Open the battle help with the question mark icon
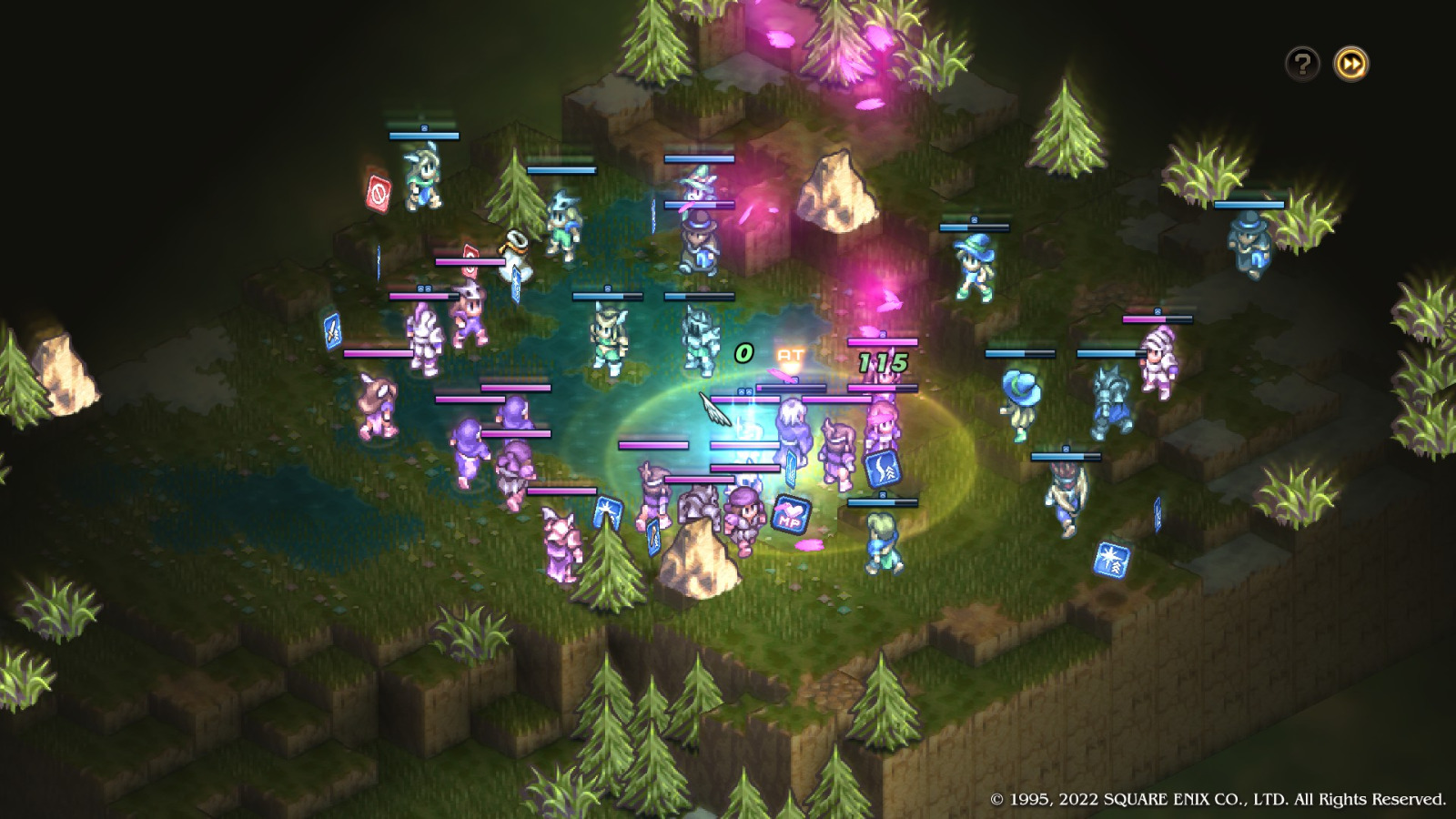Viewport: 1456px width, 819px height. pos(1302,63)
